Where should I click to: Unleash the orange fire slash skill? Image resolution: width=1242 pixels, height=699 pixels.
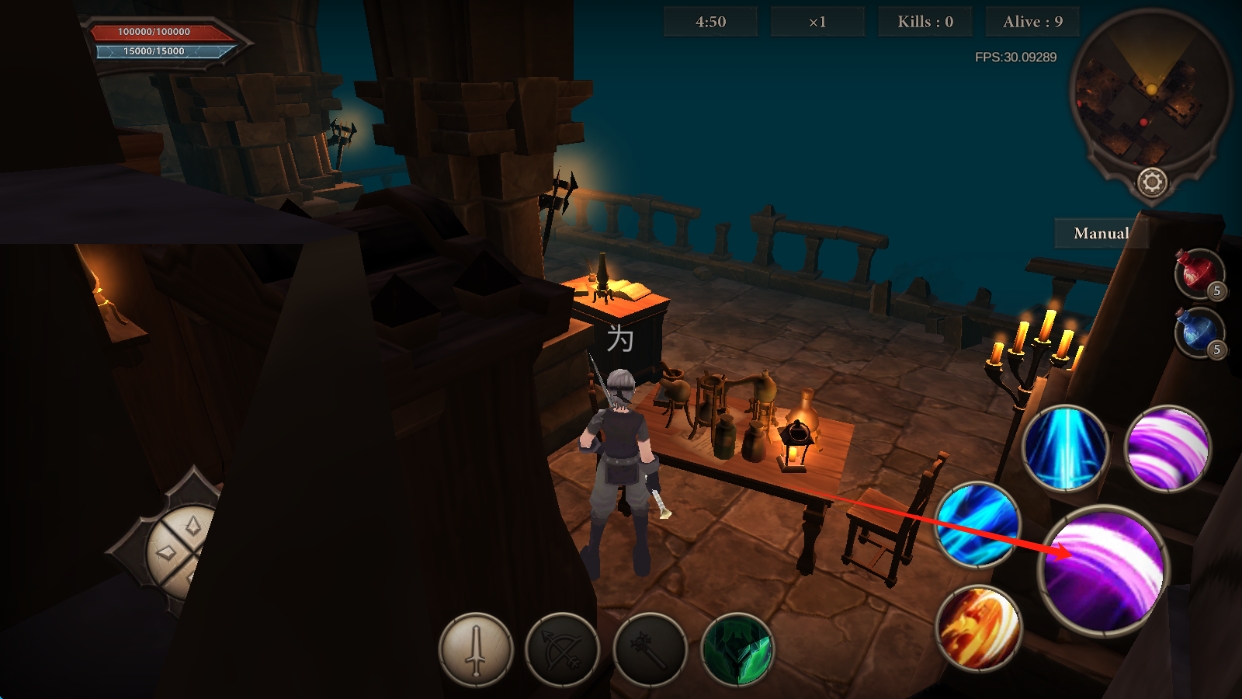pos(979,628)
